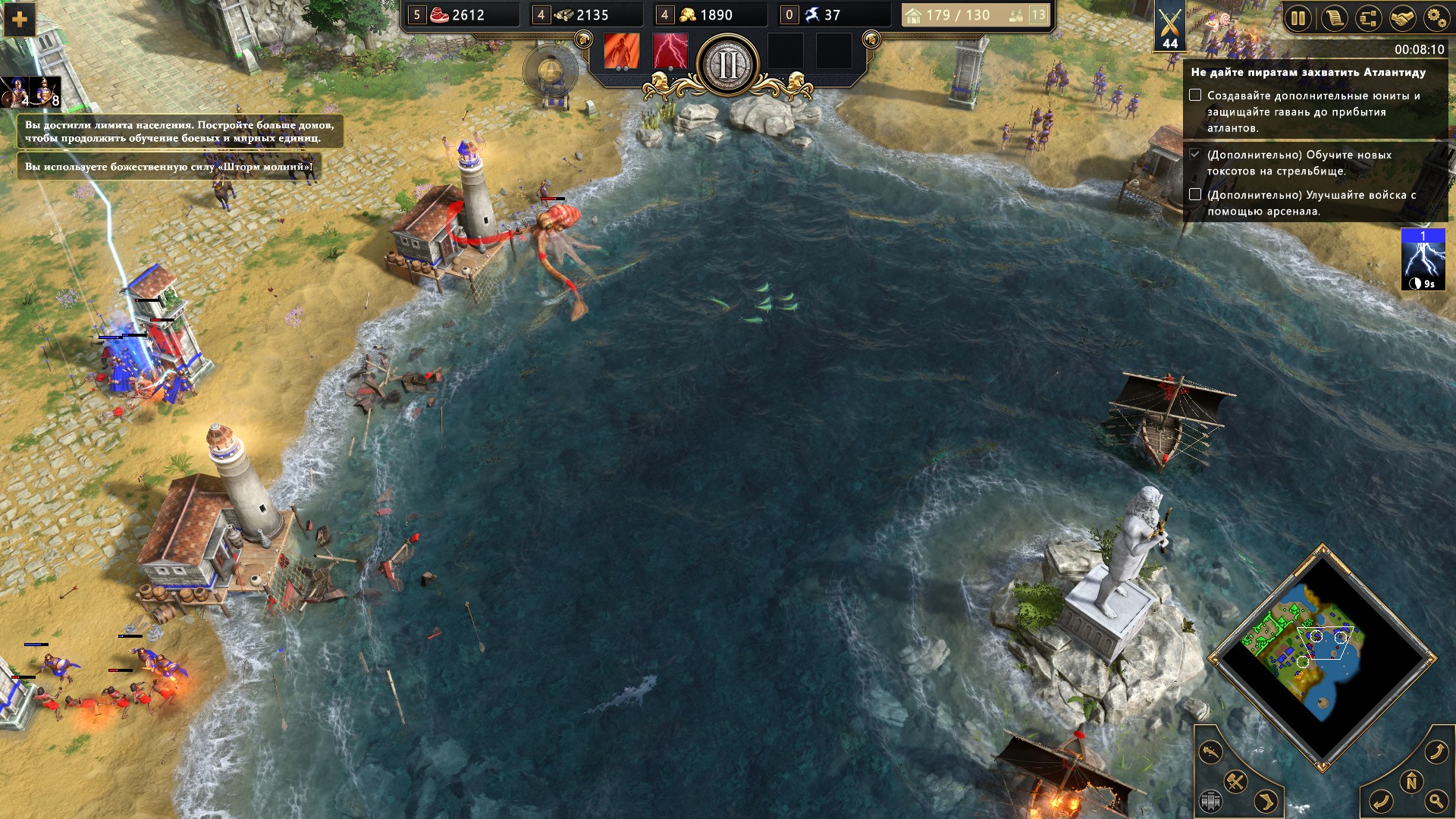Click the banners button beside the minimap
This screenshot has width=1456, height=819.
[1211, 800]
